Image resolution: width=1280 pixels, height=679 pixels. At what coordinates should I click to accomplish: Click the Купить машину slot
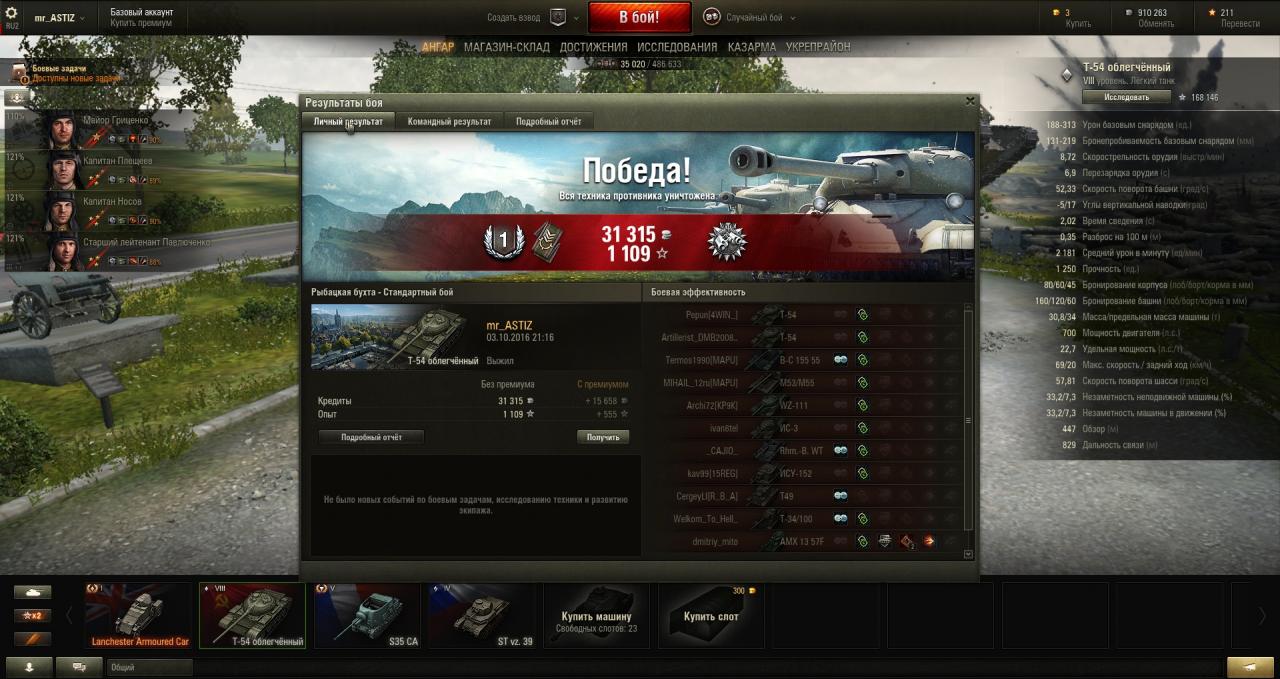(x=596, y=615)
